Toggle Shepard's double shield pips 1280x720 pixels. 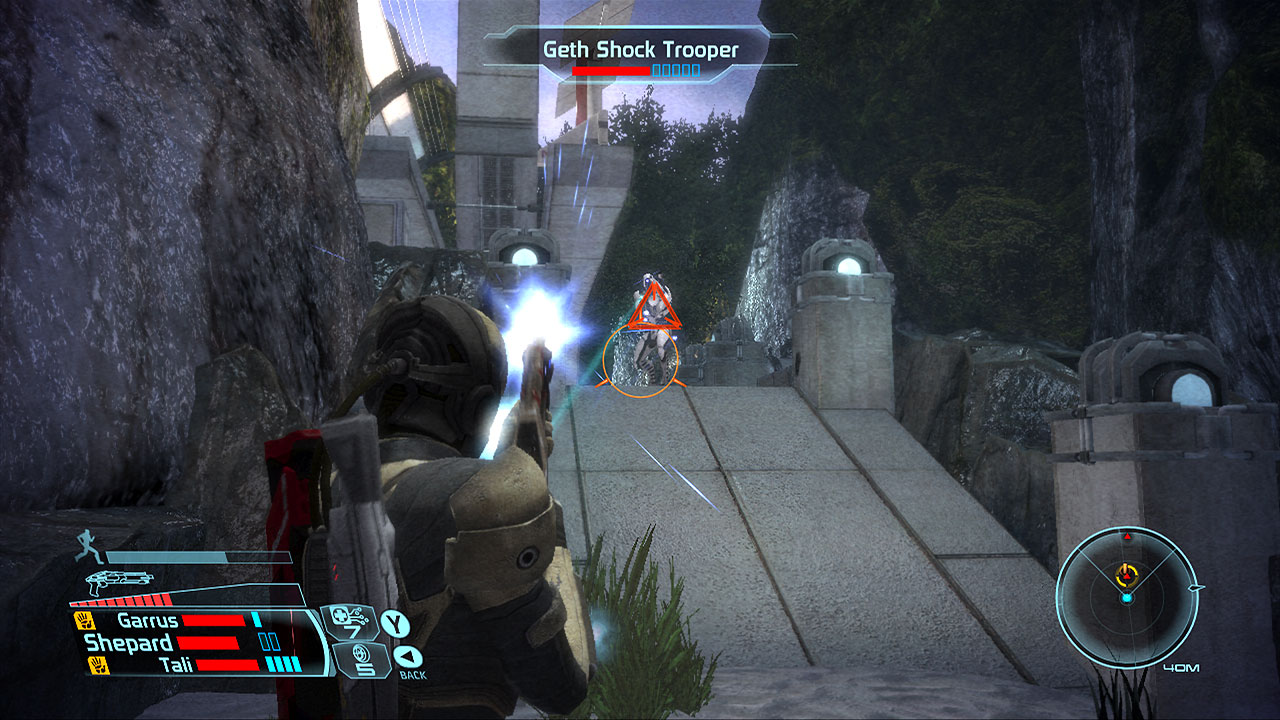coord(267,640)
